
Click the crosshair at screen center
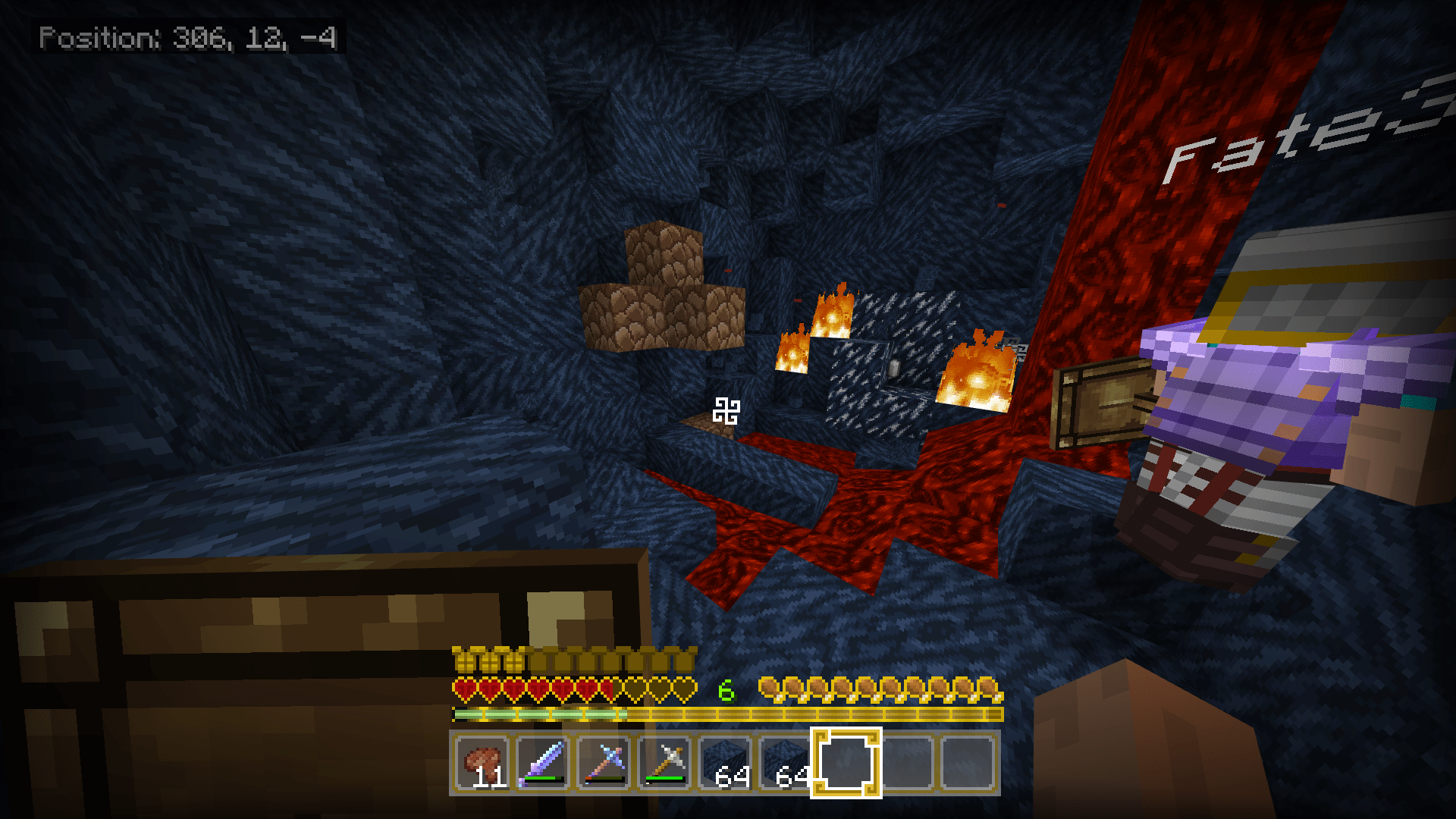tap(728, 409)
